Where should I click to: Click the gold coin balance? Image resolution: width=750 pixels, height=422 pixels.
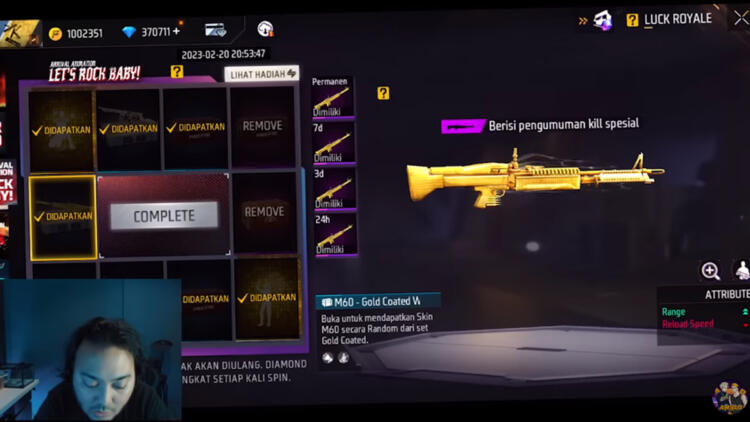click(x=76, y=33)
